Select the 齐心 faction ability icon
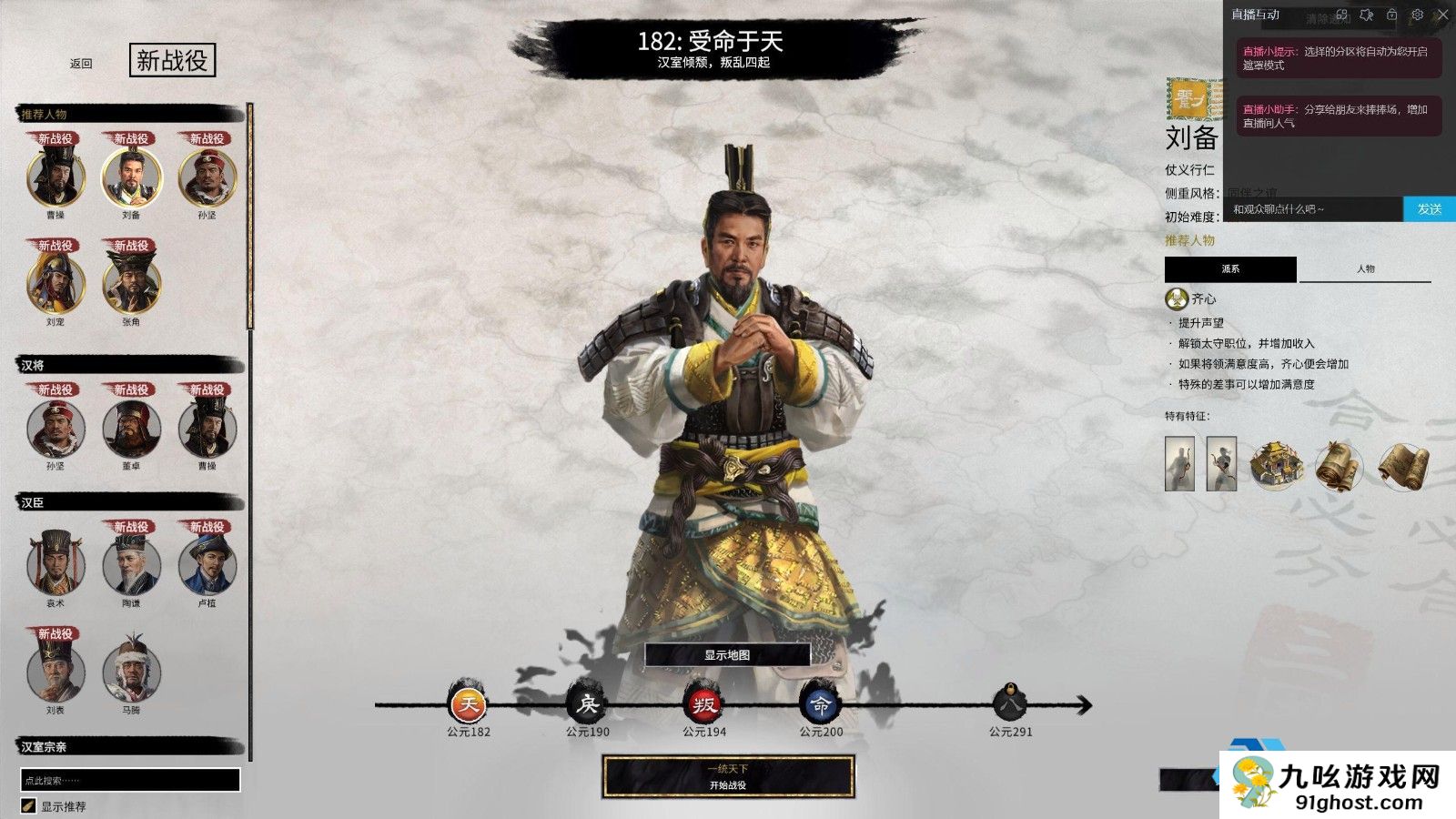Viewport: 1456px width, 819px height. pos(1175,299)
